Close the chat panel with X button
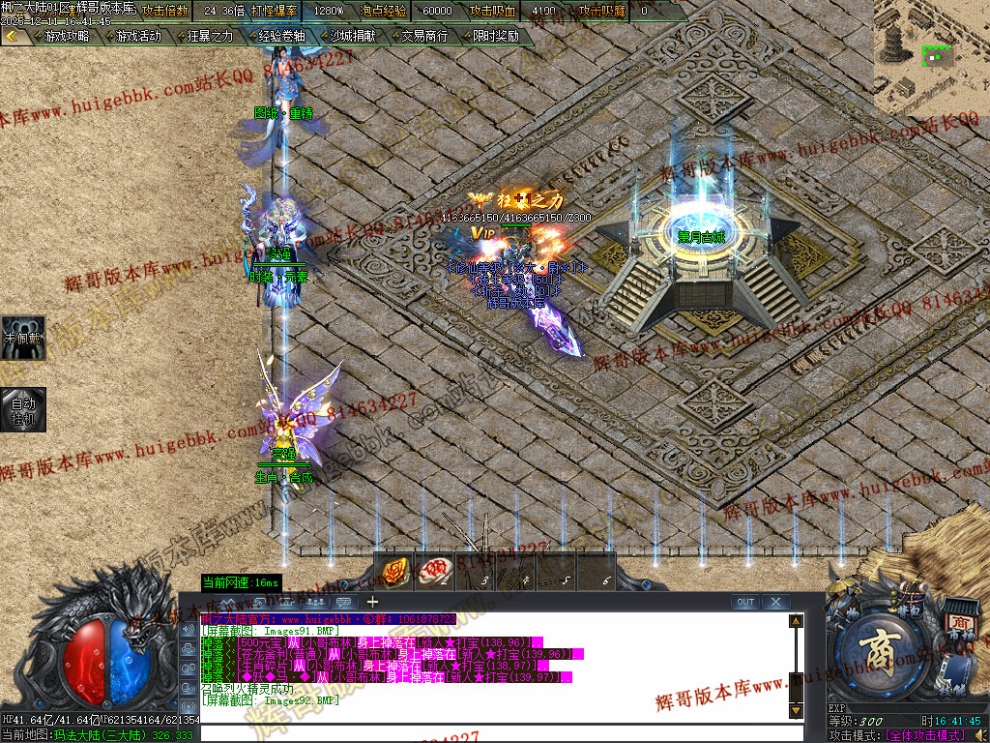 point(776,602)
